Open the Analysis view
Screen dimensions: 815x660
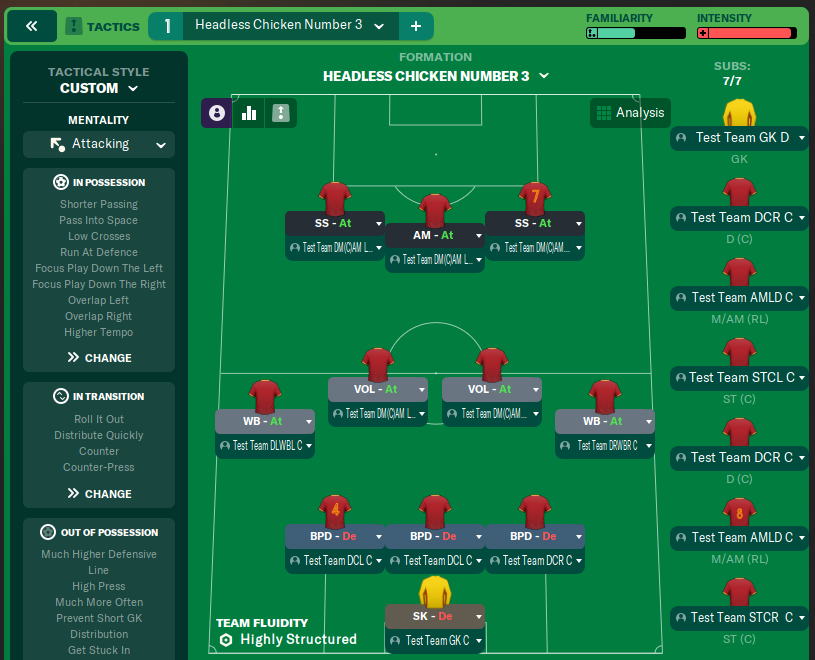click(x=630, y=113)
